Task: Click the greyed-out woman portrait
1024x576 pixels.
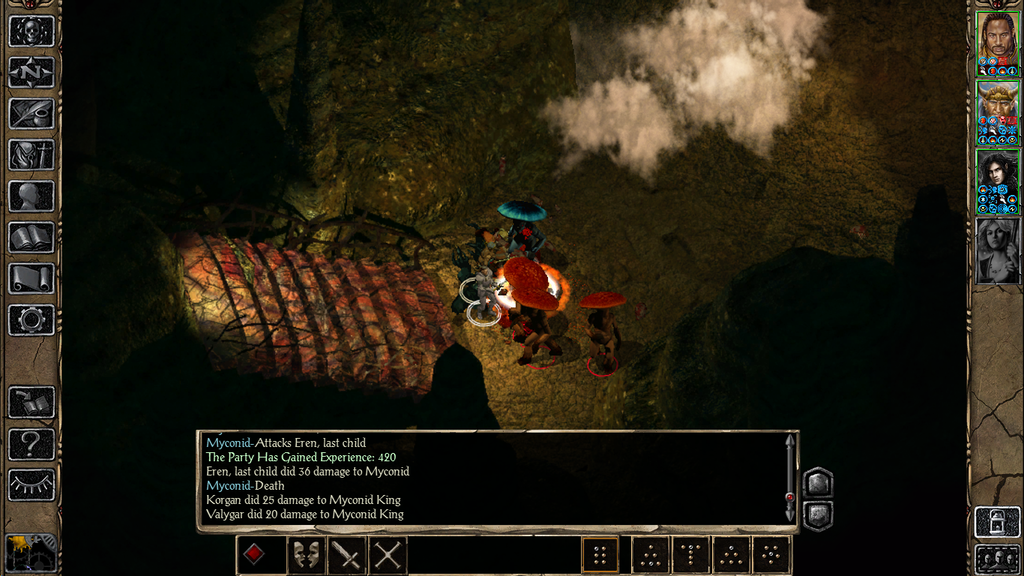Action: click(x=997, y=250)
